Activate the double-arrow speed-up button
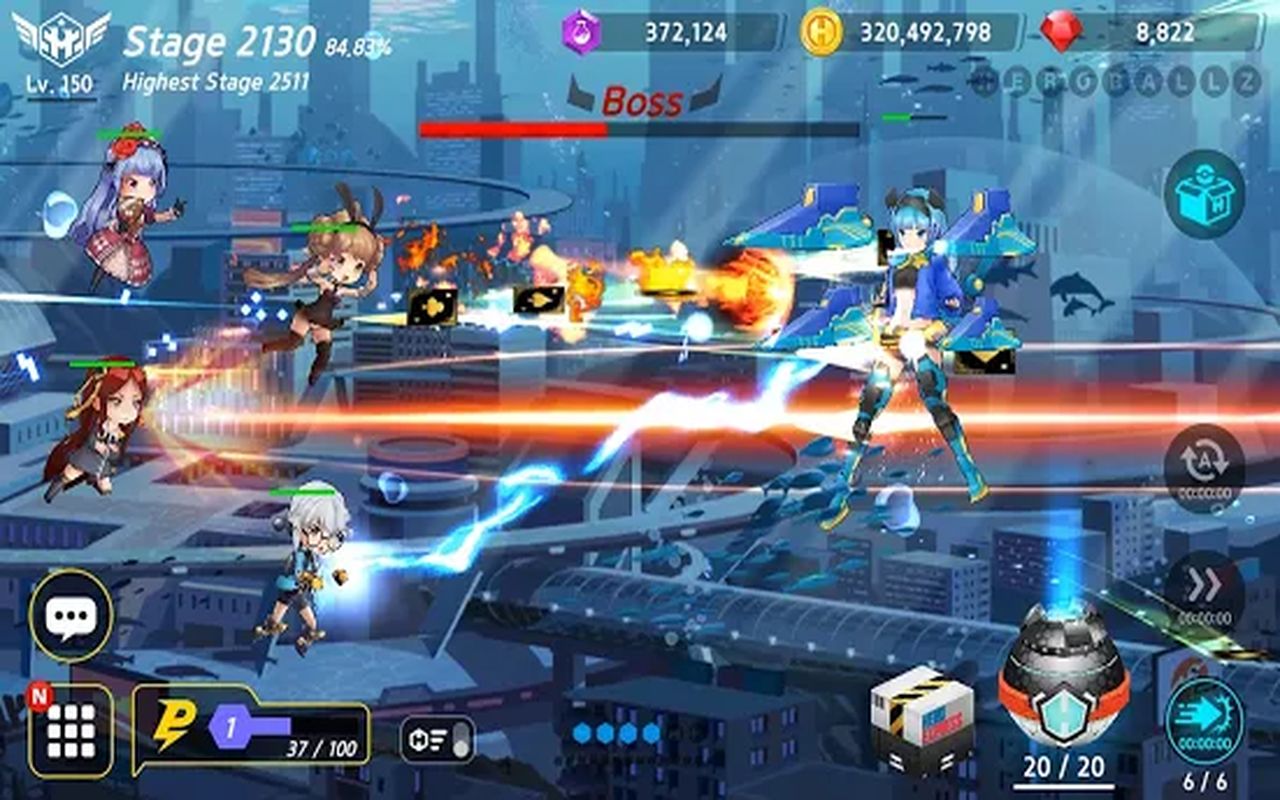 click(1204, 590)
